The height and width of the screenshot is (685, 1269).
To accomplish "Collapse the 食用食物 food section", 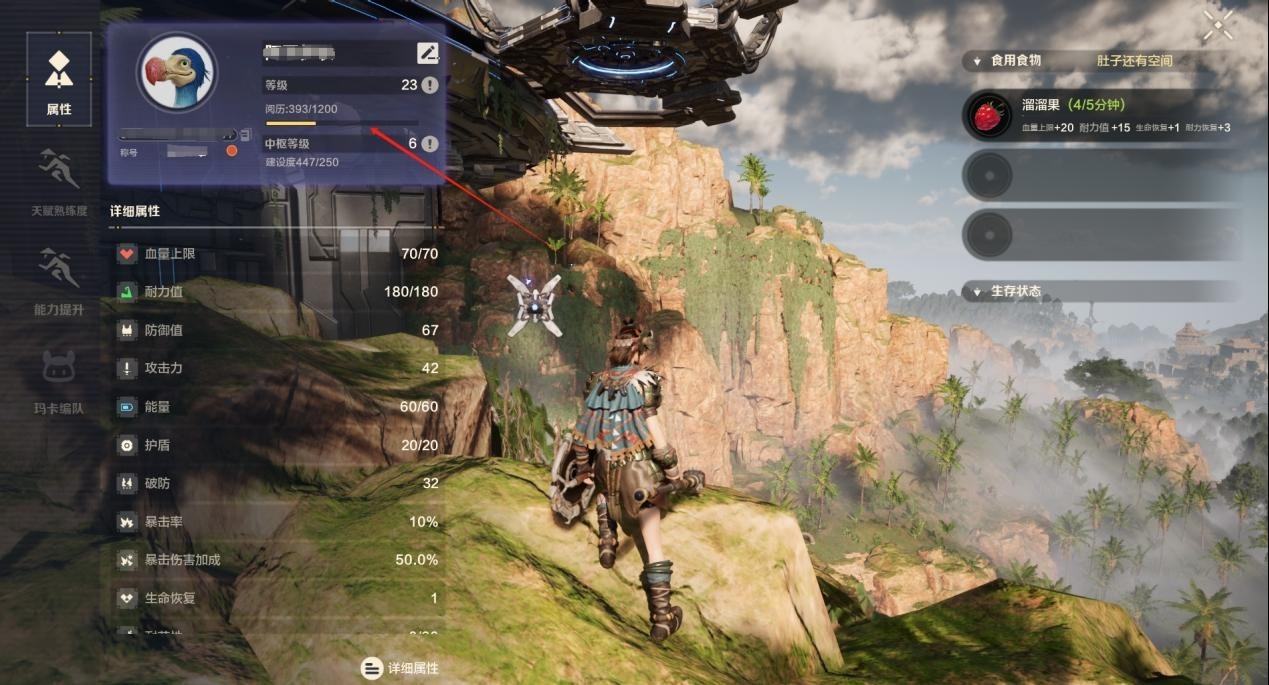I will 977,61.
